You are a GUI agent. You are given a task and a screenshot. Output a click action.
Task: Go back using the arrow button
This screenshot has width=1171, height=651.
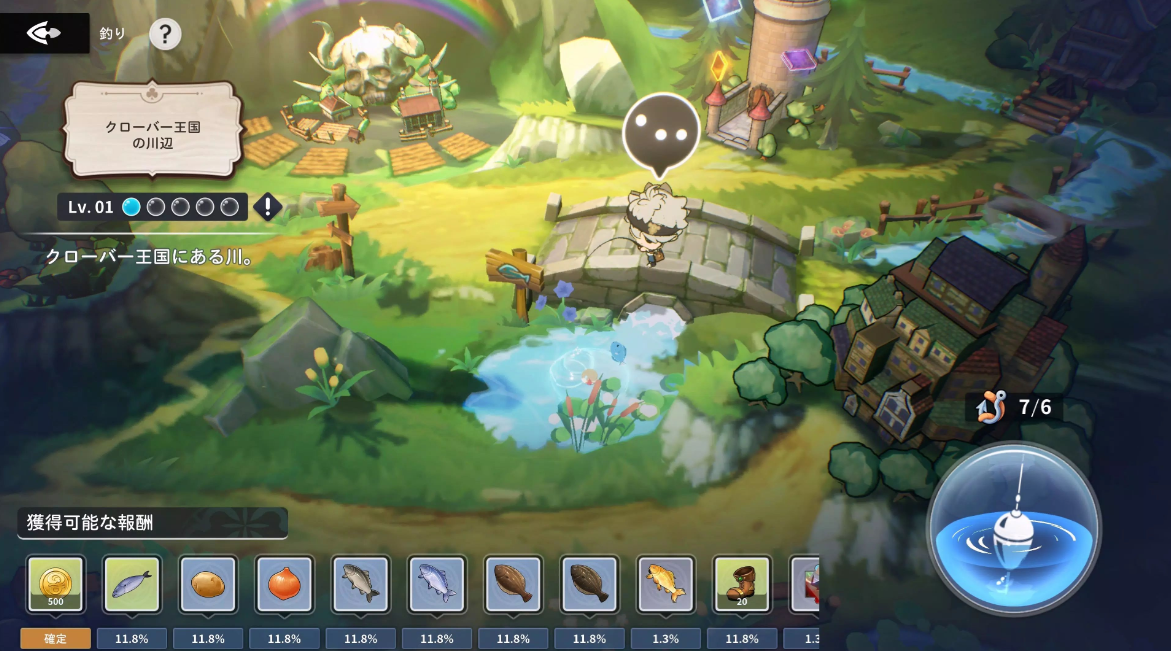pyautogui.click(x=43, y=34)
